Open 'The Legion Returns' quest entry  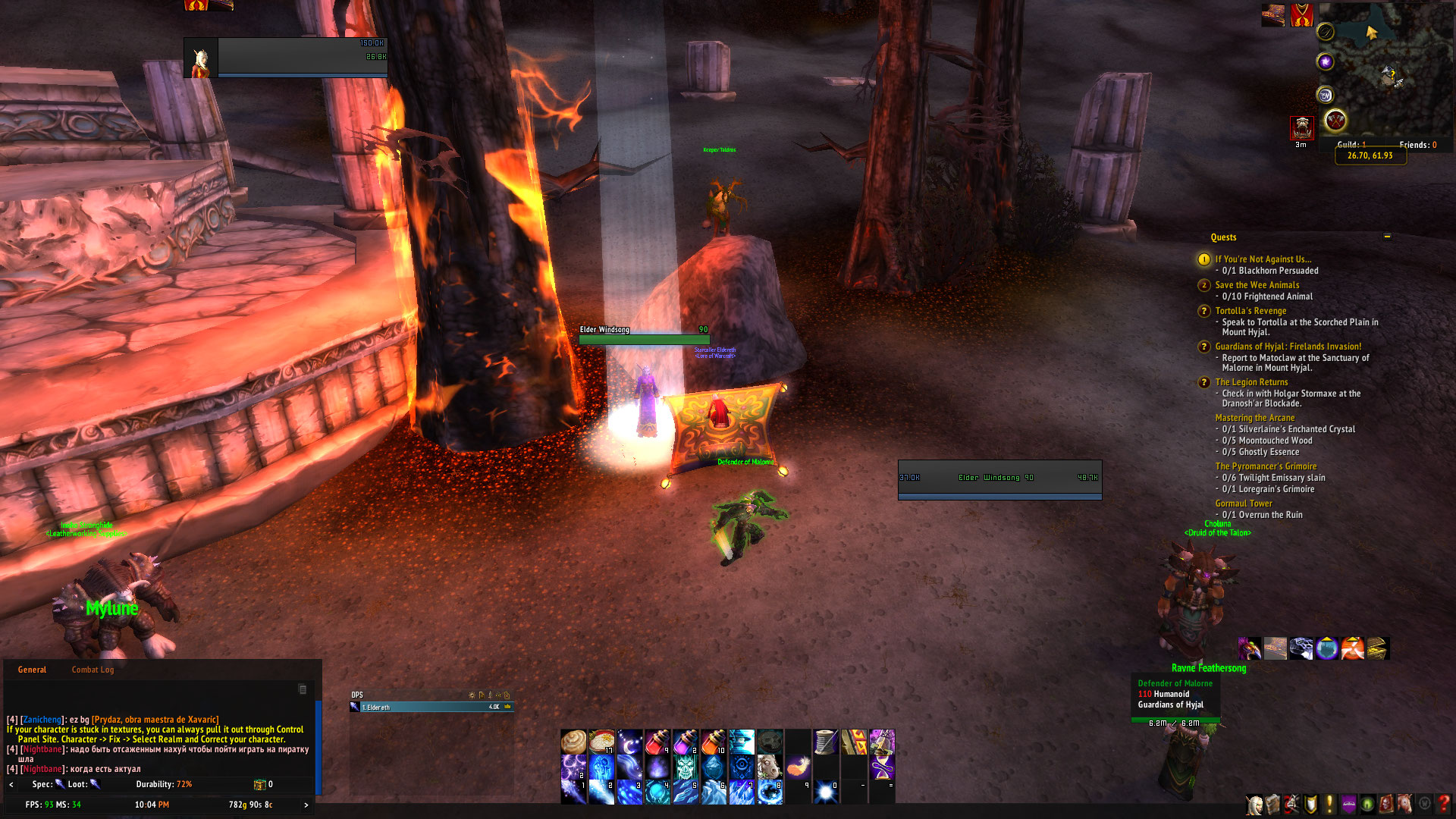coord(1251,382)
